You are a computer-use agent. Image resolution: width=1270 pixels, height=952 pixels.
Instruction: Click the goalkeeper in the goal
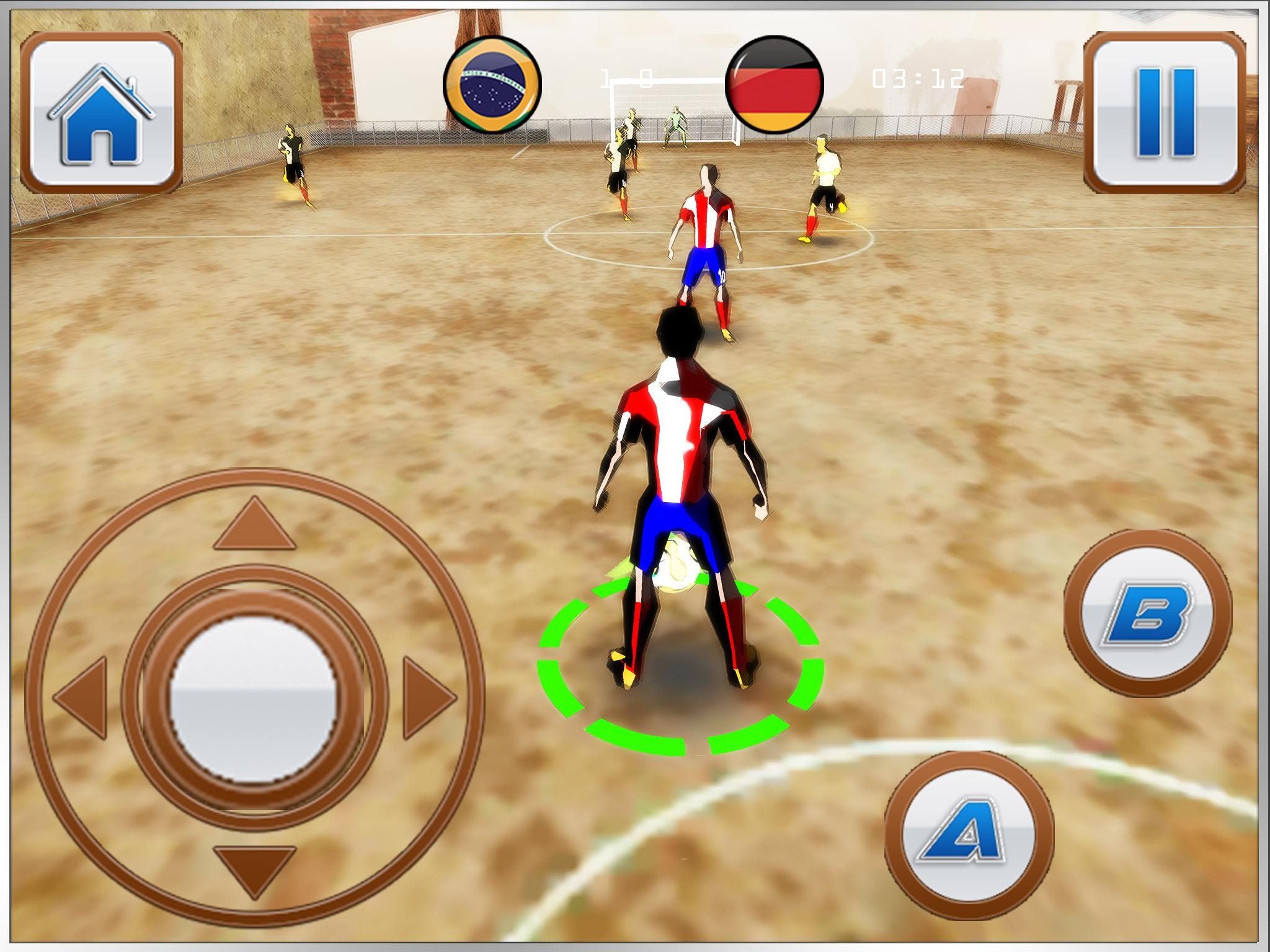675,127
